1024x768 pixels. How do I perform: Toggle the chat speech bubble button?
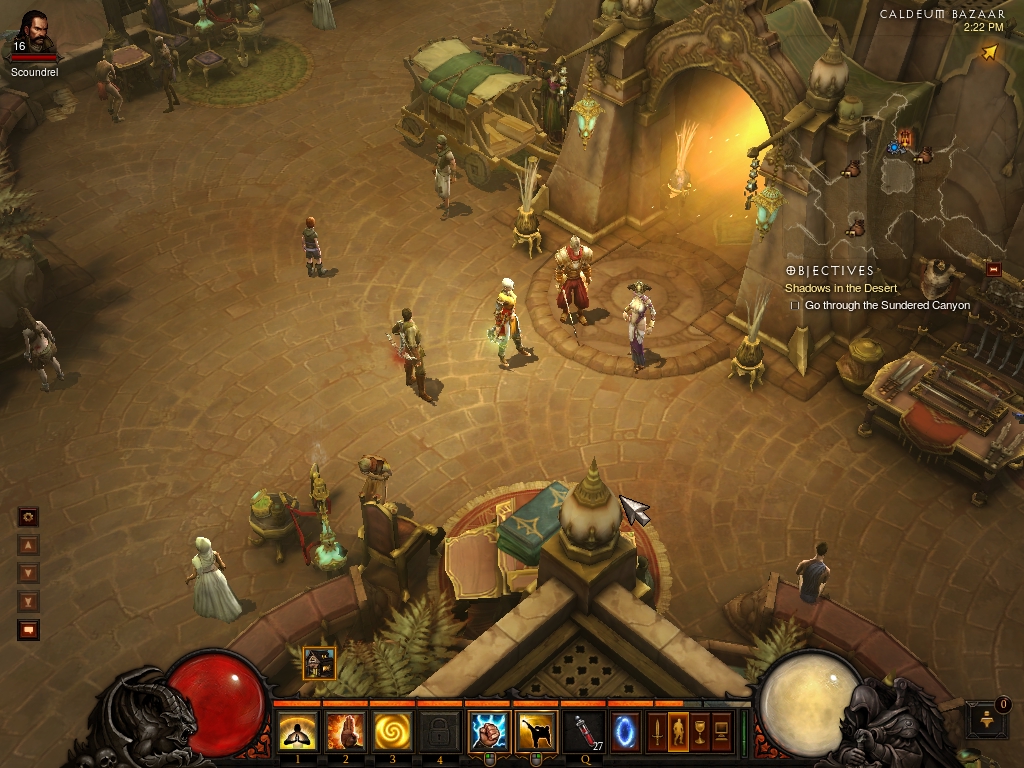pos(28,631)
